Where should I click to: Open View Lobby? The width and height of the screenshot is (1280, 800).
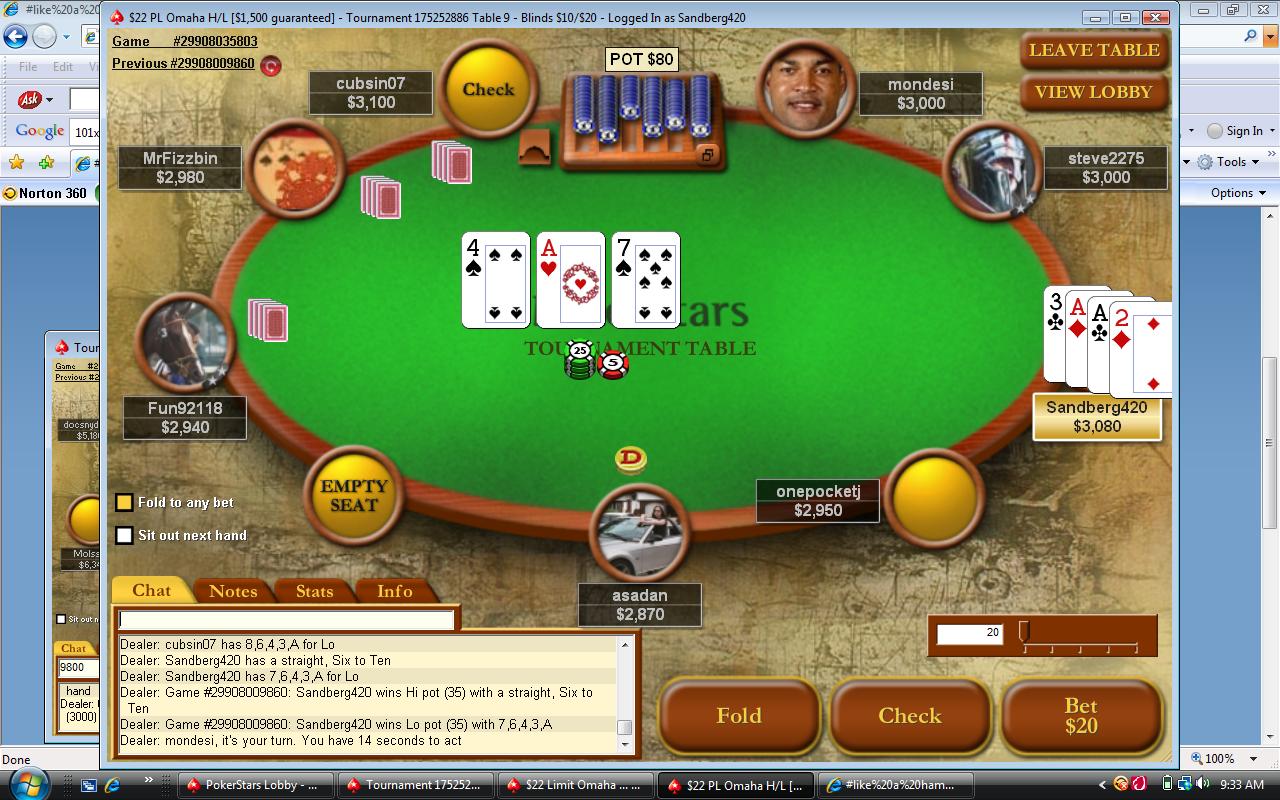coord(1094,92)
